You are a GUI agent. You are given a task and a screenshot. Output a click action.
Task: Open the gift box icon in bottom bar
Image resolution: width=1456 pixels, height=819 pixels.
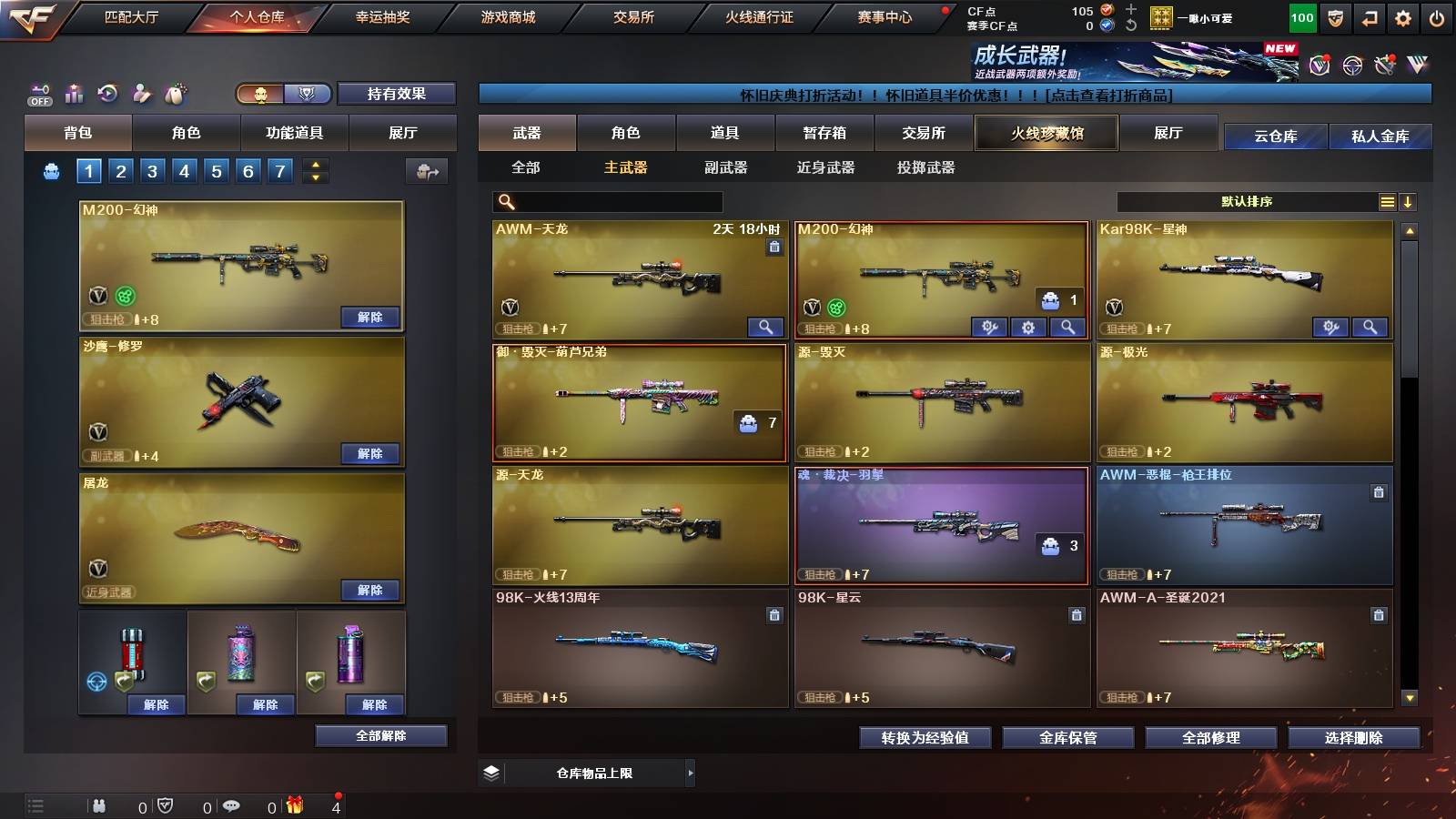tap(294, 804)
